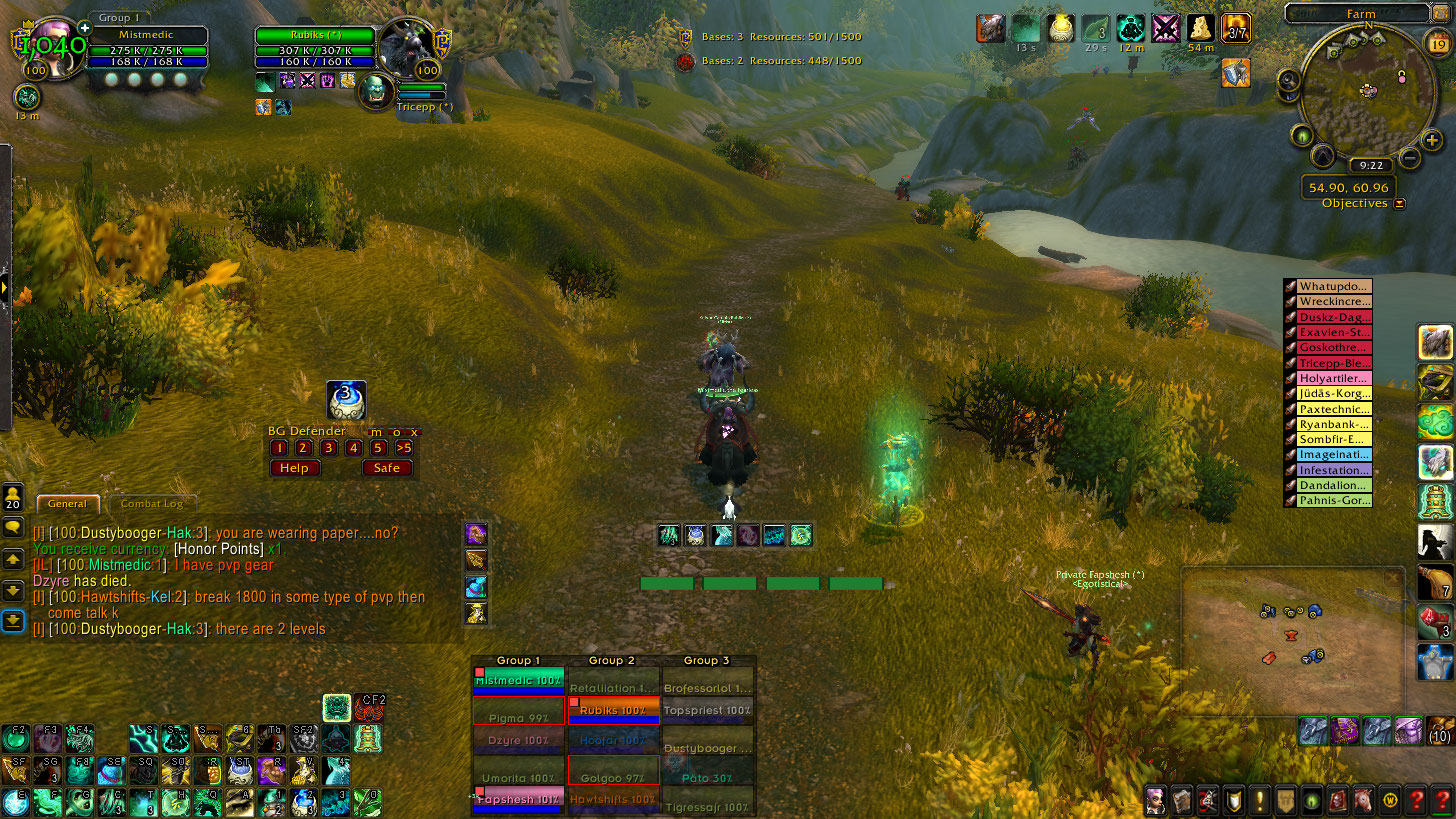Open the yellow exclamation quest log button
Viewport: 1456px width, 819px height.
click(x=1259, y=800)
